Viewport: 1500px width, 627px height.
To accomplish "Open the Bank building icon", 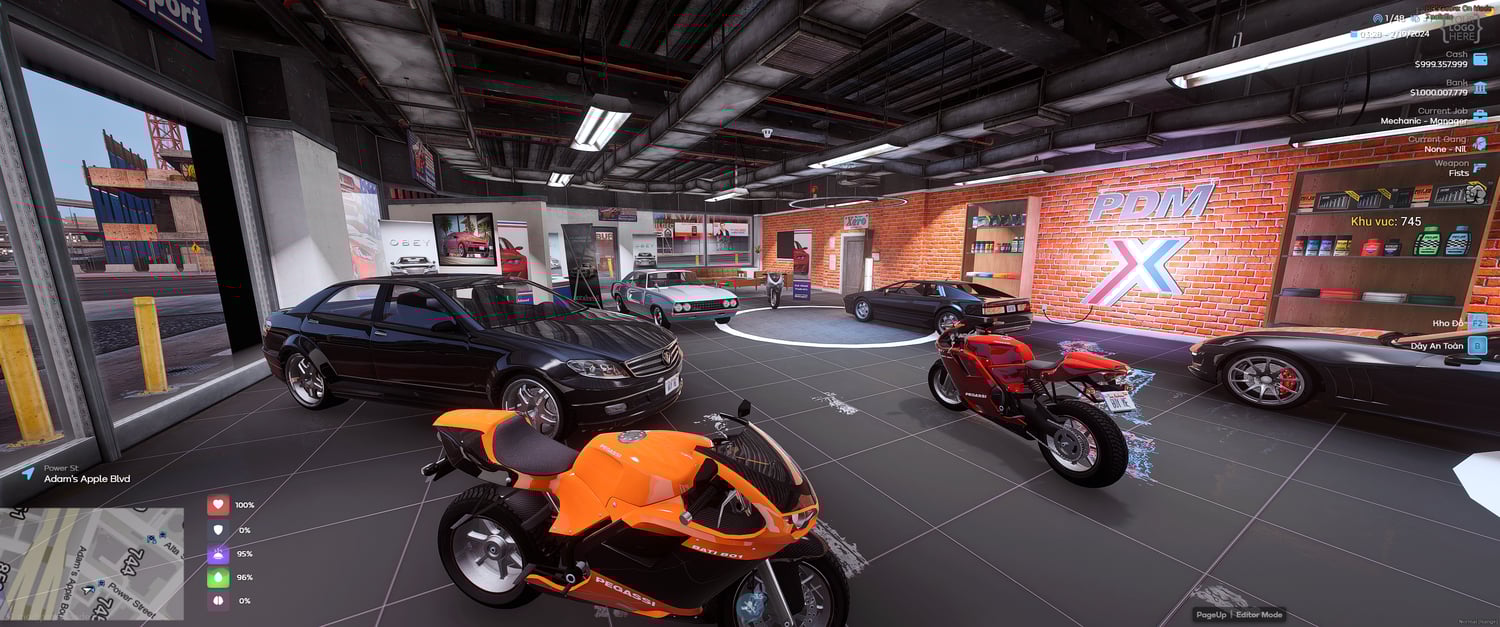I will click(x=1480, y=87).
